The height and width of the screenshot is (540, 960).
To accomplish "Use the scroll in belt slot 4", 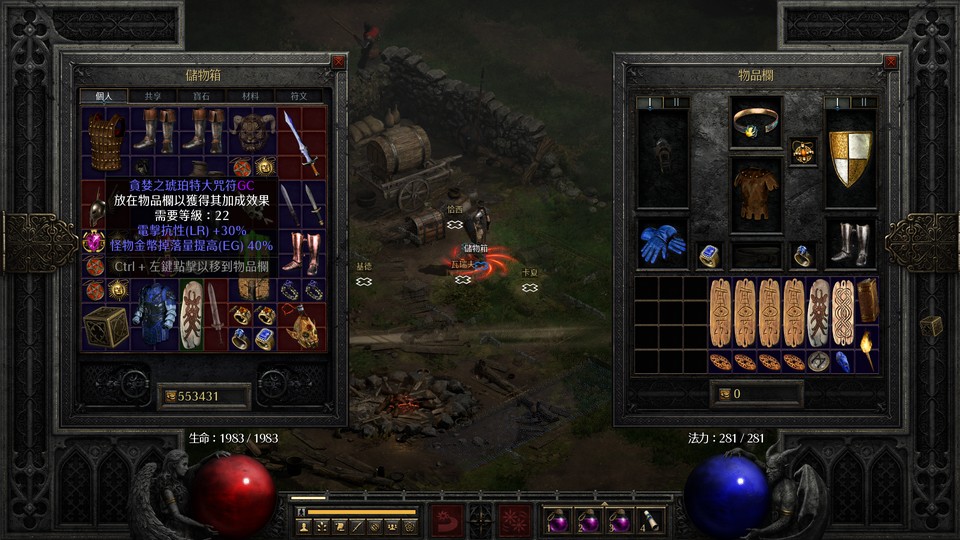I will point(650,520).
